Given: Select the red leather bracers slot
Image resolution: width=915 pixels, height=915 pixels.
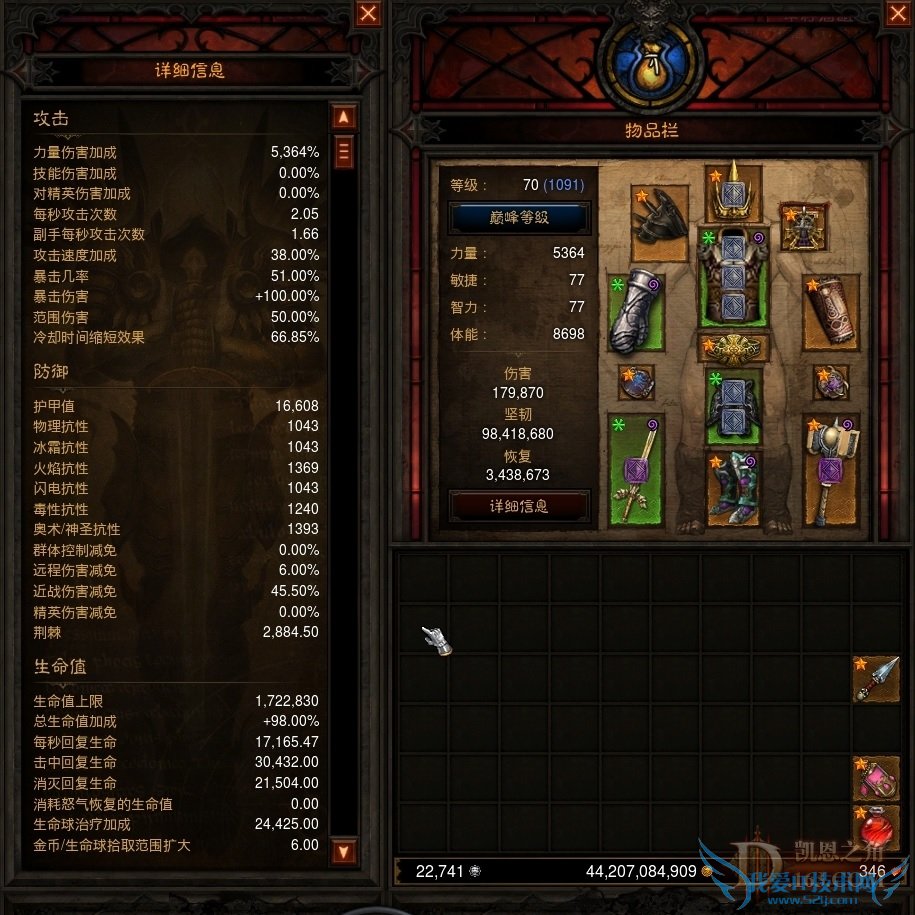Looking at the screenshot, I should (x=831, y=312).
